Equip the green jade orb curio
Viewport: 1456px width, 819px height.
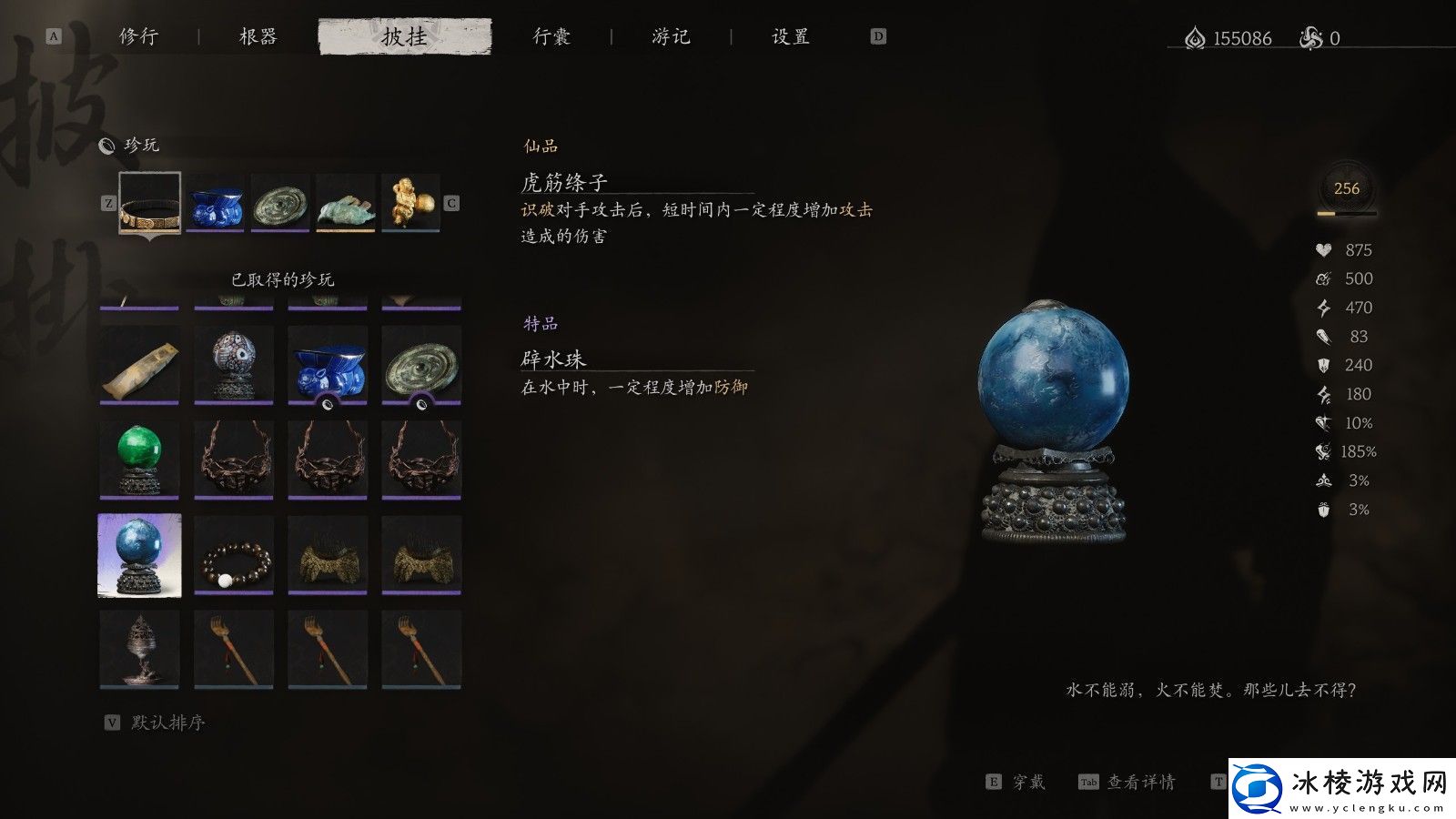[x=138, y=457]
